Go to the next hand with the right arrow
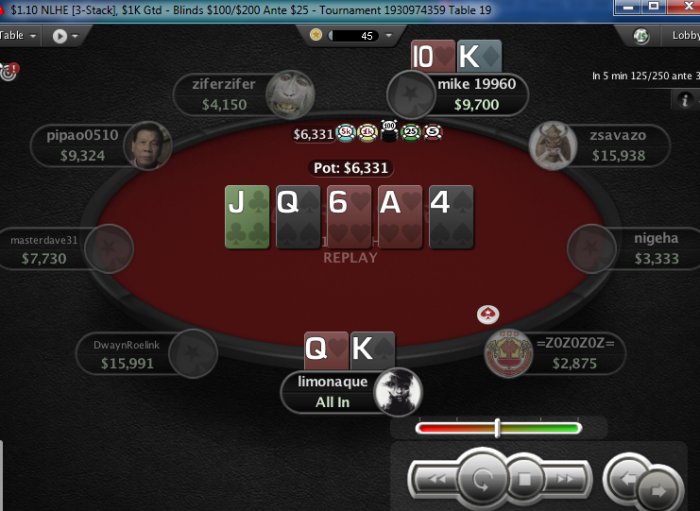The height and width of the screenshot is (511, 700). click(657, 491)
